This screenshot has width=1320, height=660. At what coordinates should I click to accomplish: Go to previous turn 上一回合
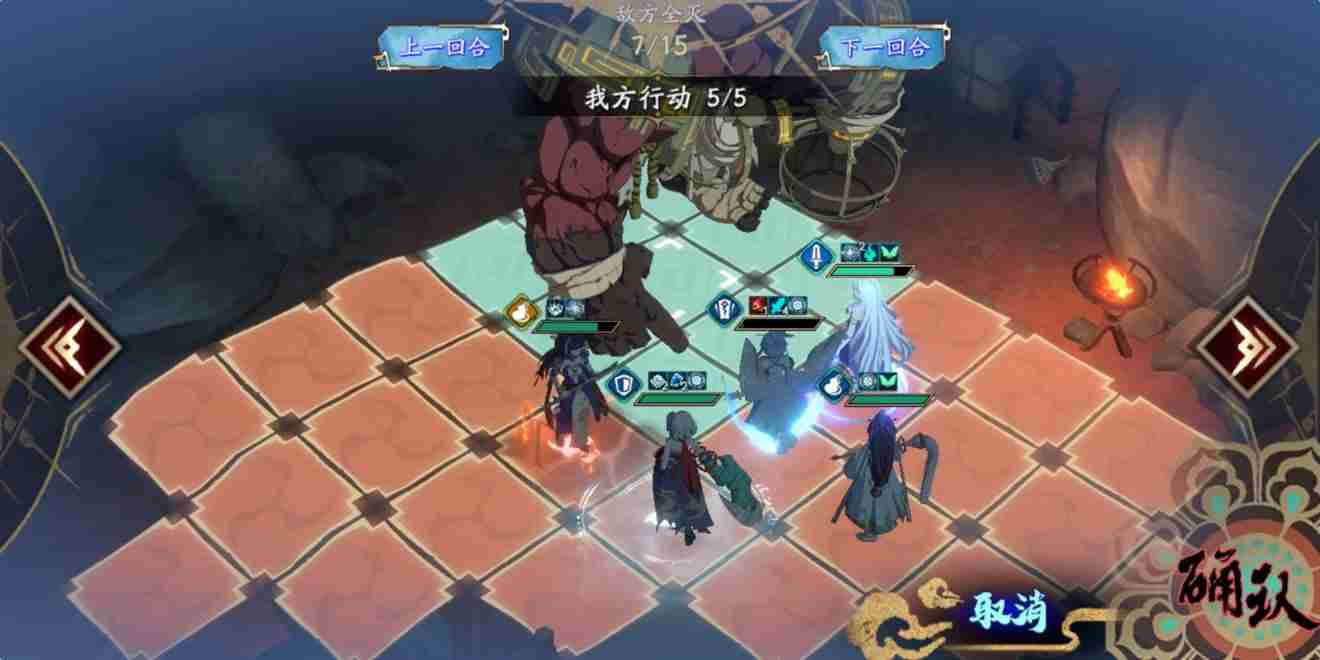point(444,47)
